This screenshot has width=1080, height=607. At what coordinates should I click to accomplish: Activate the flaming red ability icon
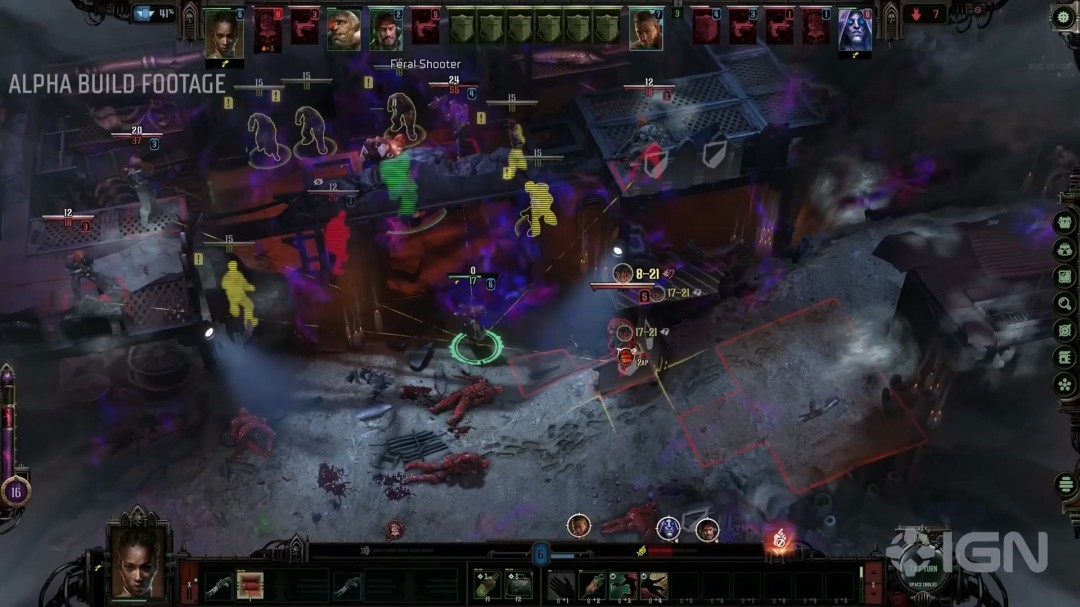tap(778, 540)
